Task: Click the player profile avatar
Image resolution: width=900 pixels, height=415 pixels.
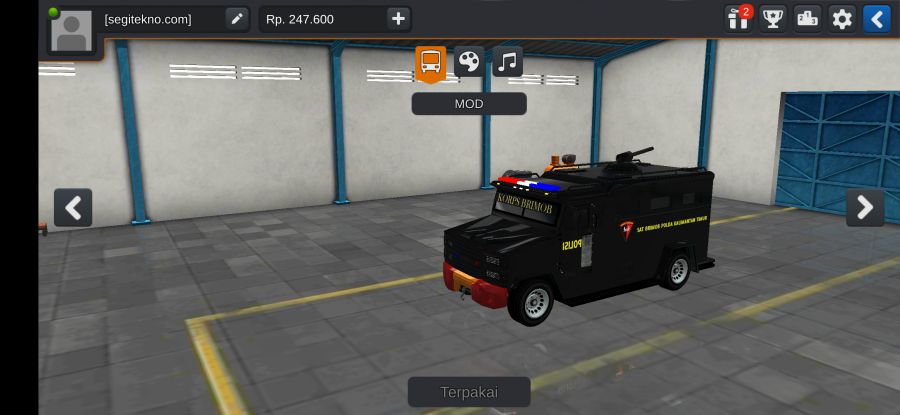Action: 73,30
